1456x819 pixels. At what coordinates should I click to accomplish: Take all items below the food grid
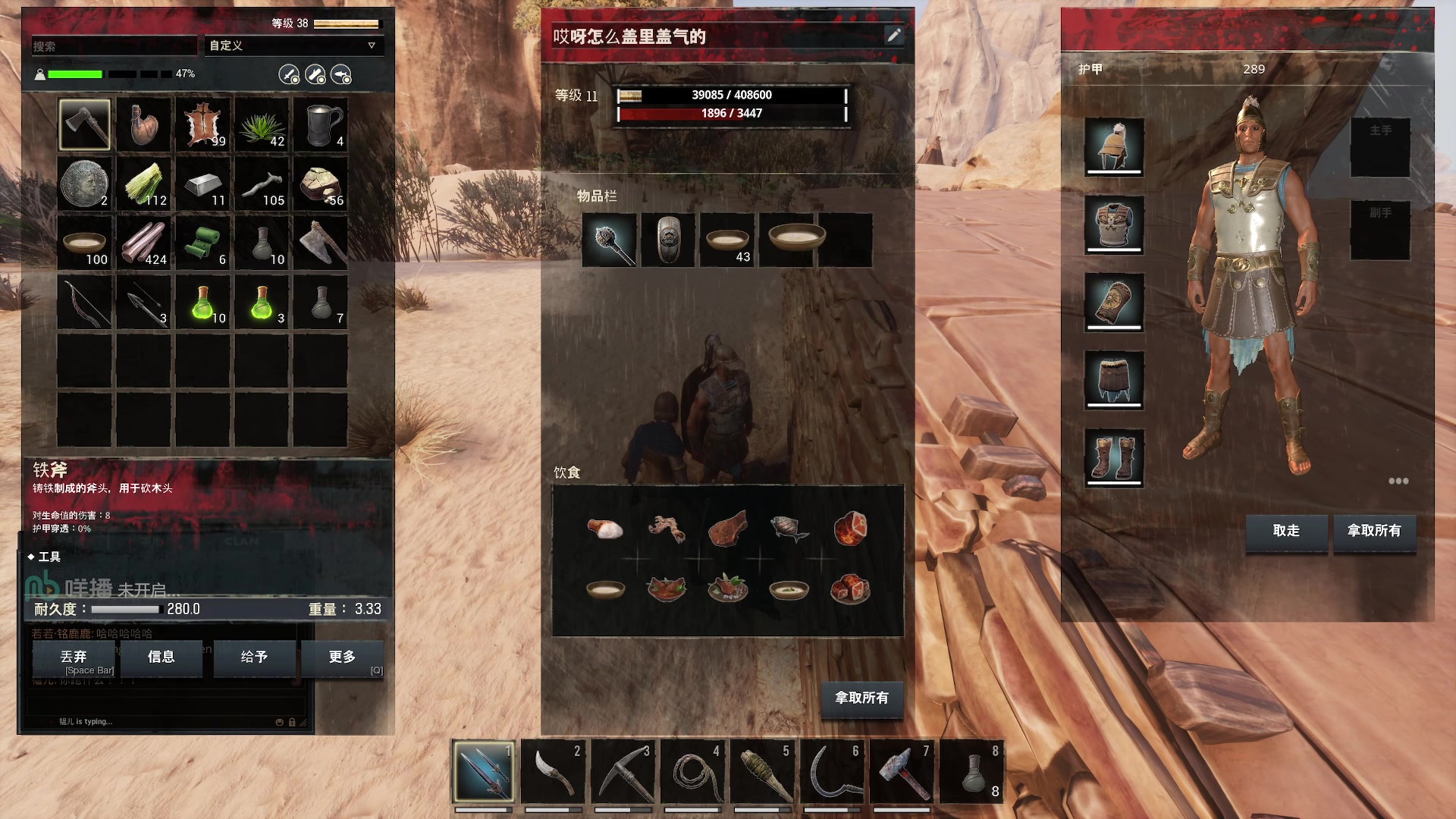click(861, 698)
